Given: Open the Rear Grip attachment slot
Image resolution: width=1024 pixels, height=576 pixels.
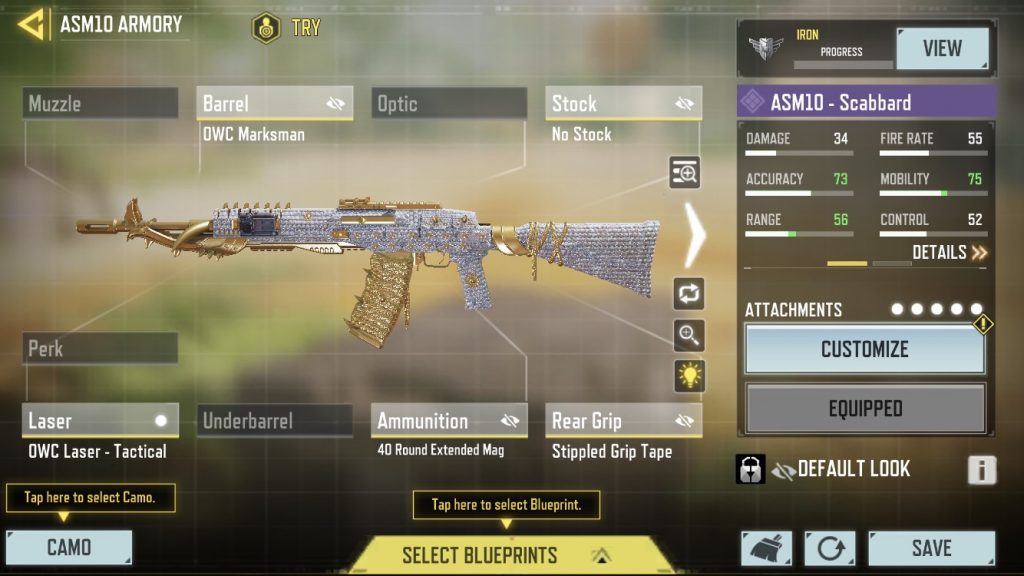Looking at the screenshot, I should coord(623,421).
